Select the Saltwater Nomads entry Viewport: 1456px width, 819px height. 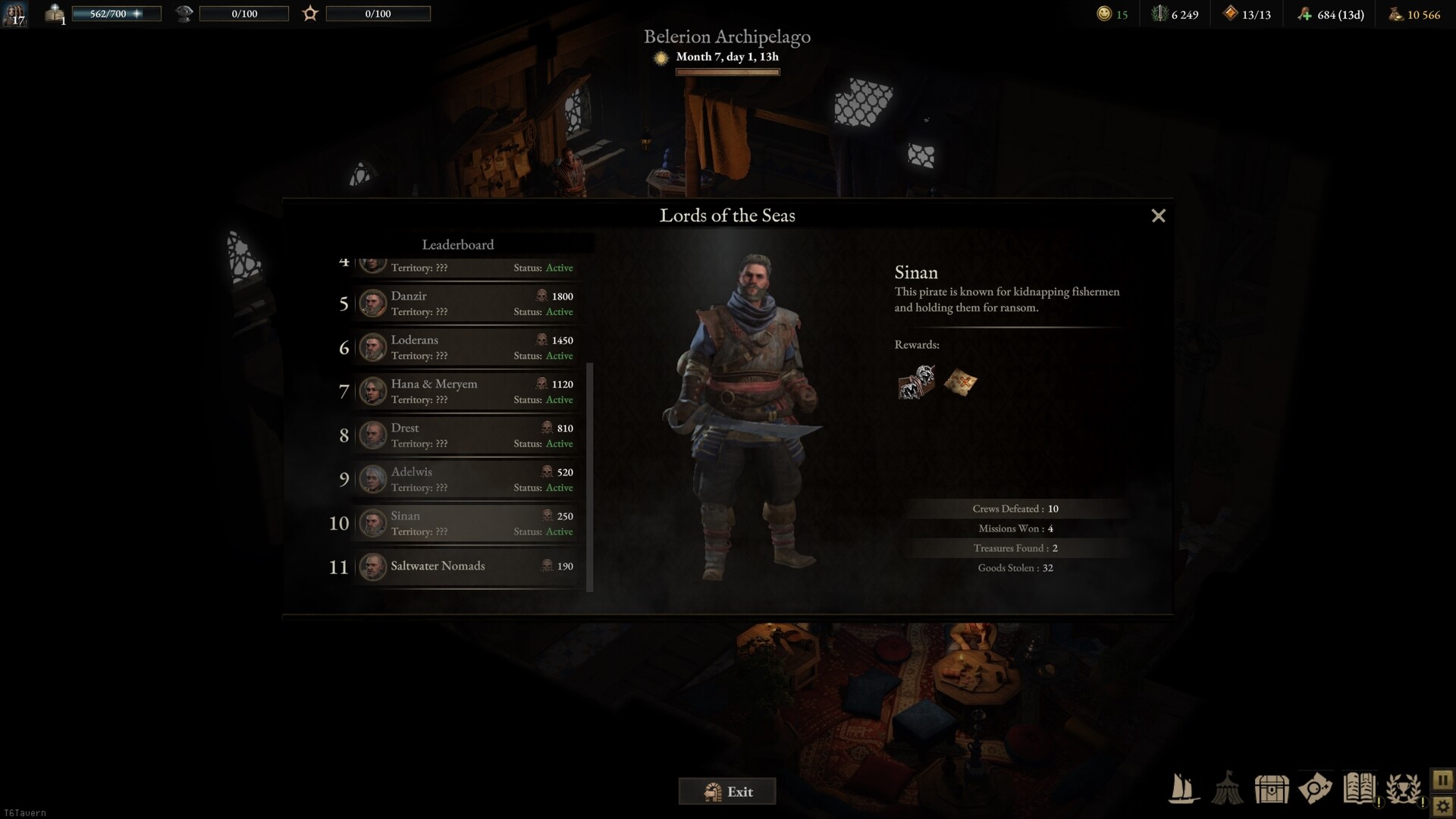(x=466, y=567)
